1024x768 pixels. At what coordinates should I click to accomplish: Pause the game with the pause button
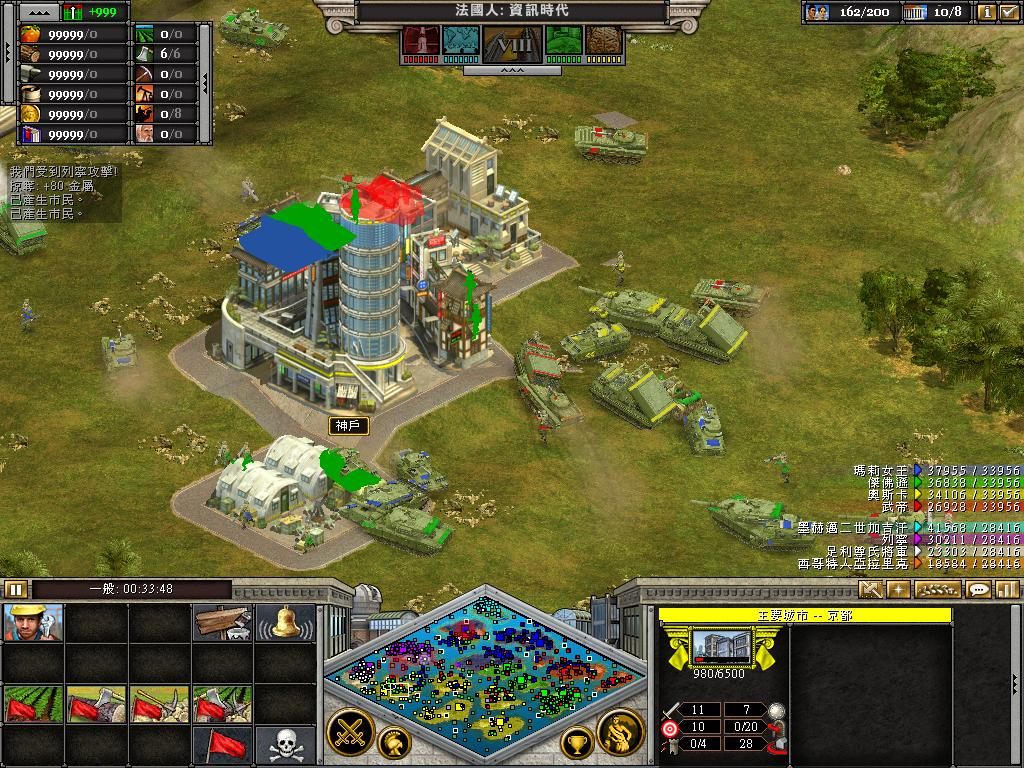pyautogui.click(x=15, y=589)
